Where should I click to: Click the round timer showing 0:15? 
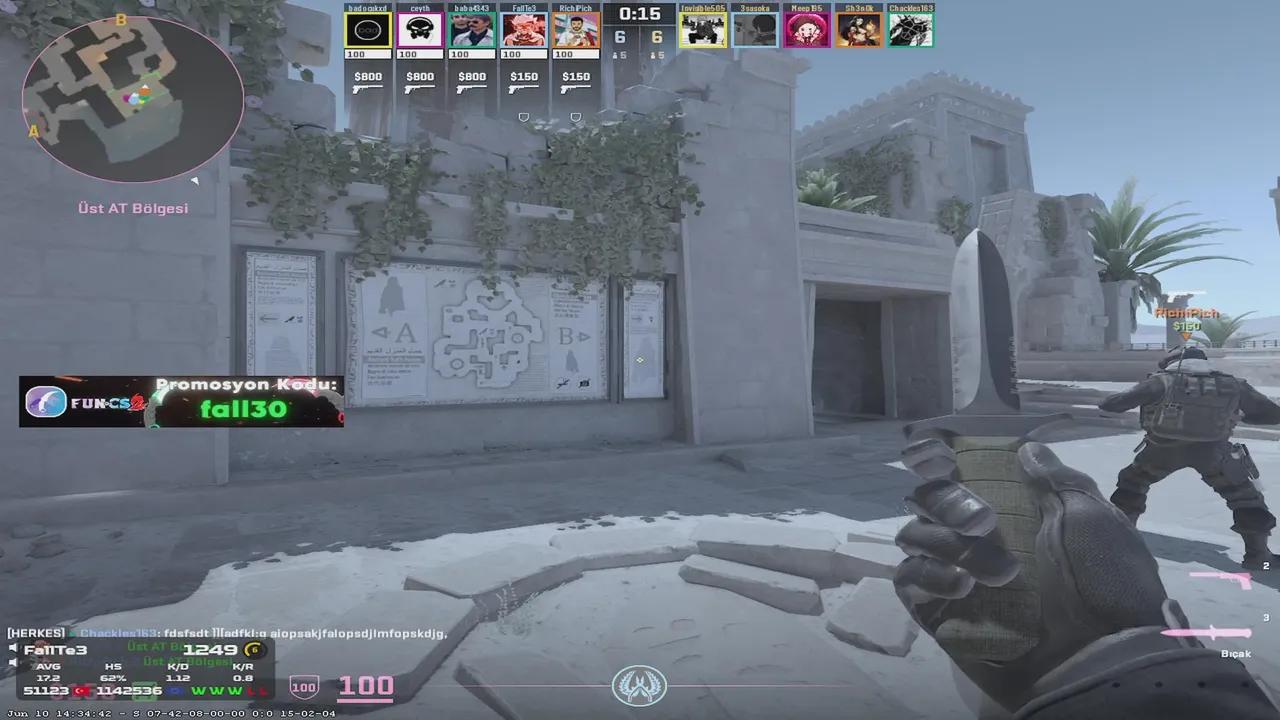click(639, 13)
